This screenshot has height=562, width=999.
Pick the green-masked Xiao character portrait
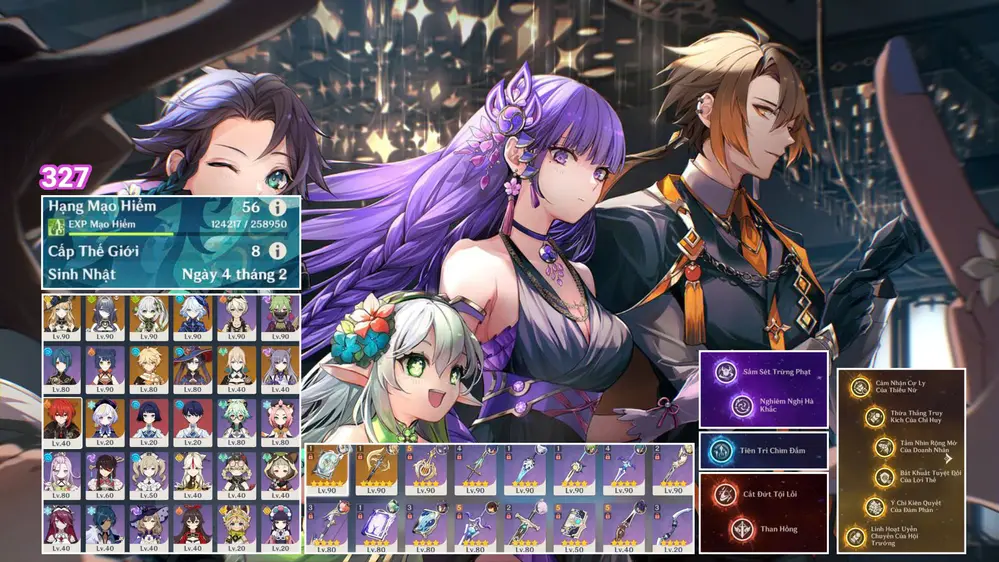click(x=278, y=315)
